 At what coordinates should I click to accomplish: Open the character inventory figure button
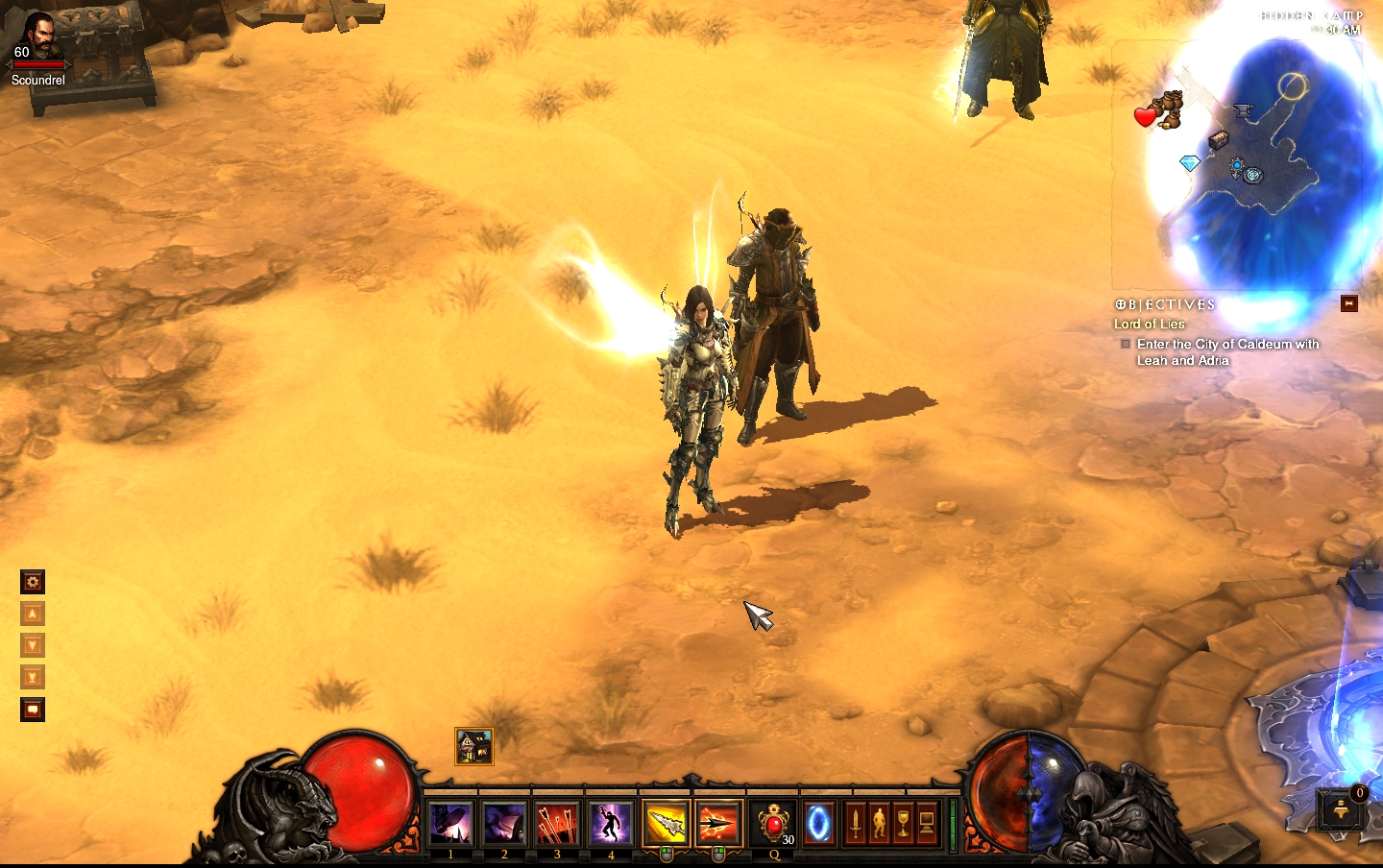(879, 824)
